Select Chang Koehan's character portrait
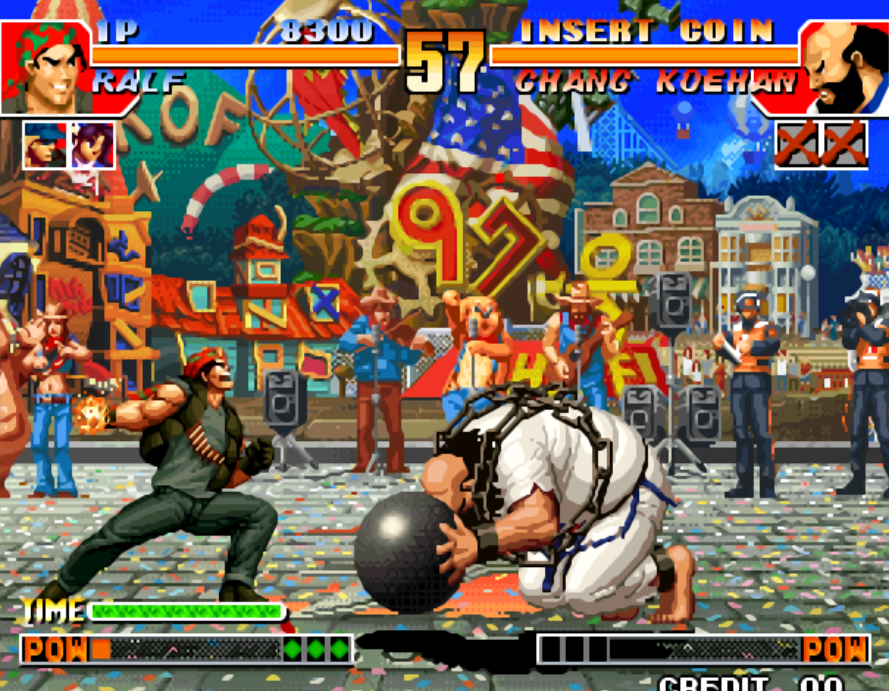This screenshot has width=889, height=691. pos(844,67)
